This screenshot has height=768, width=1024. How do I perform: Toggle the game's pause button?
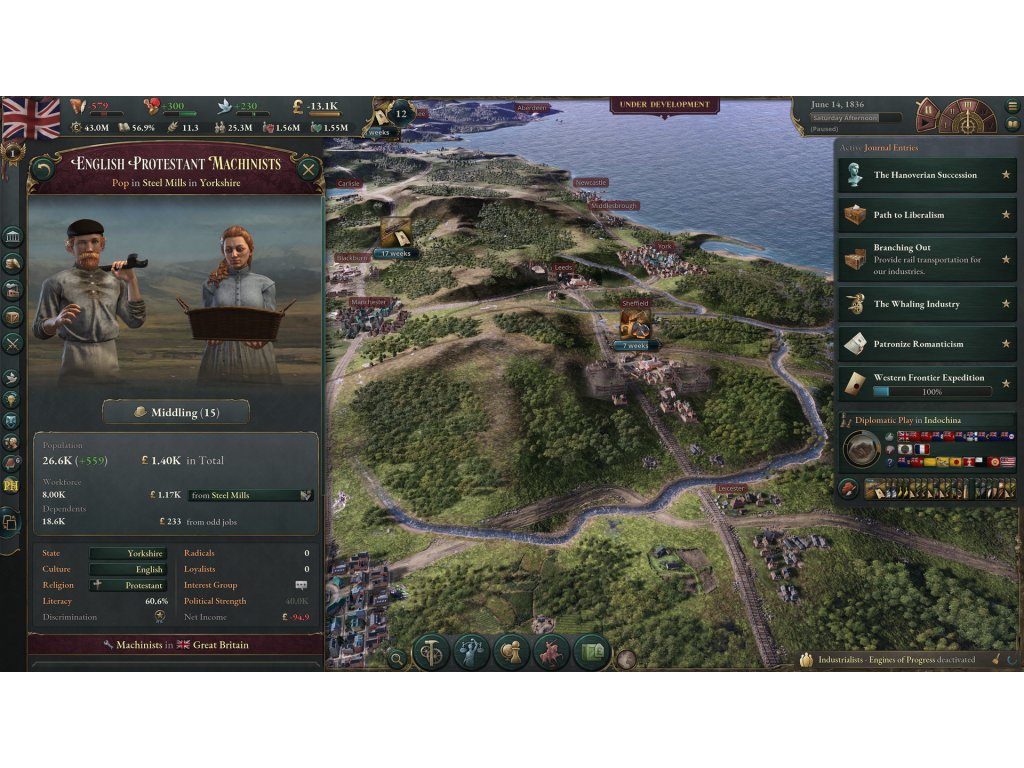point(927,111)
